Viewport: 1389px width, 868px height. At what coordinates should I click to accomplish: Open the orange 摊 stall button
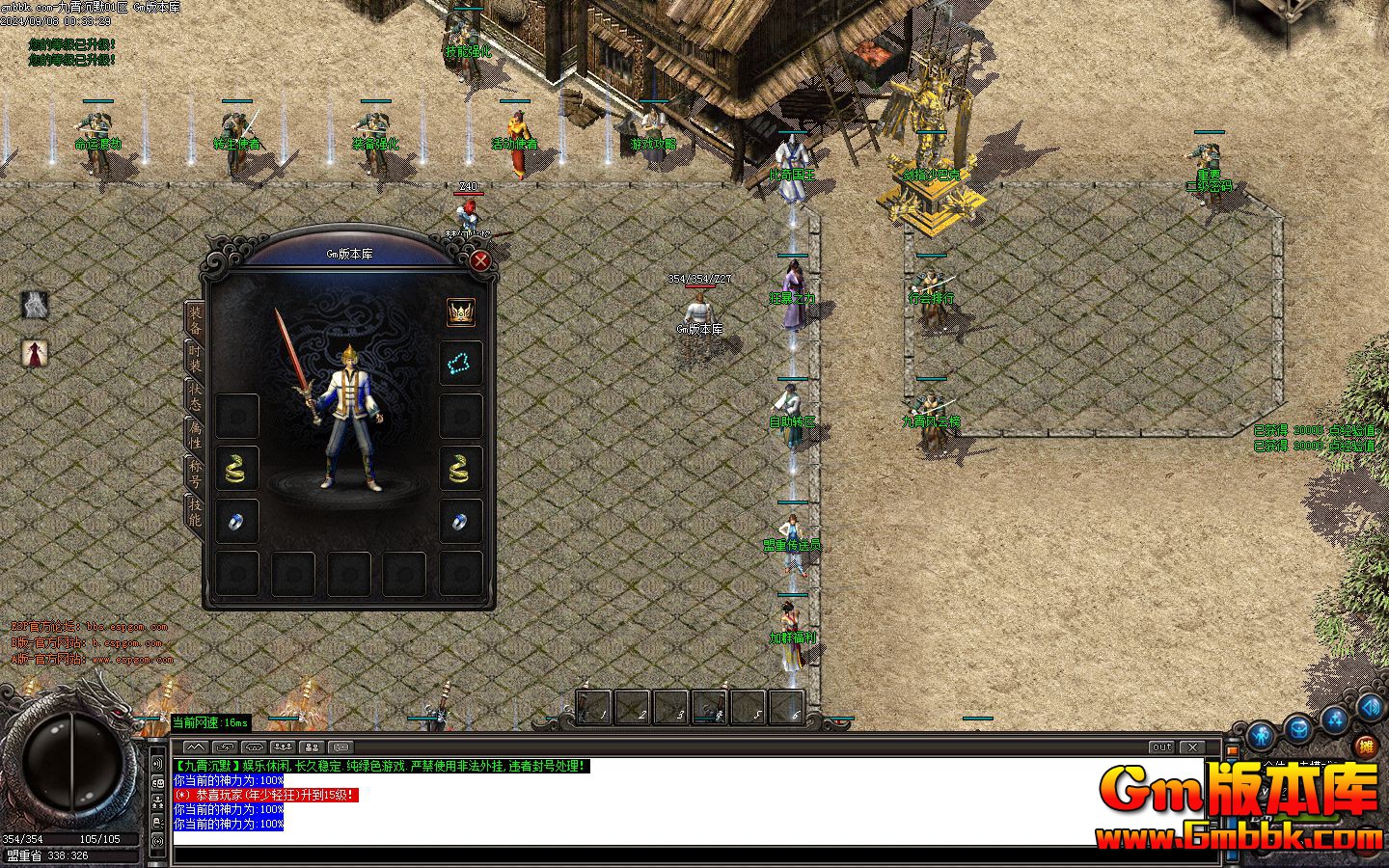point(1365,745)
